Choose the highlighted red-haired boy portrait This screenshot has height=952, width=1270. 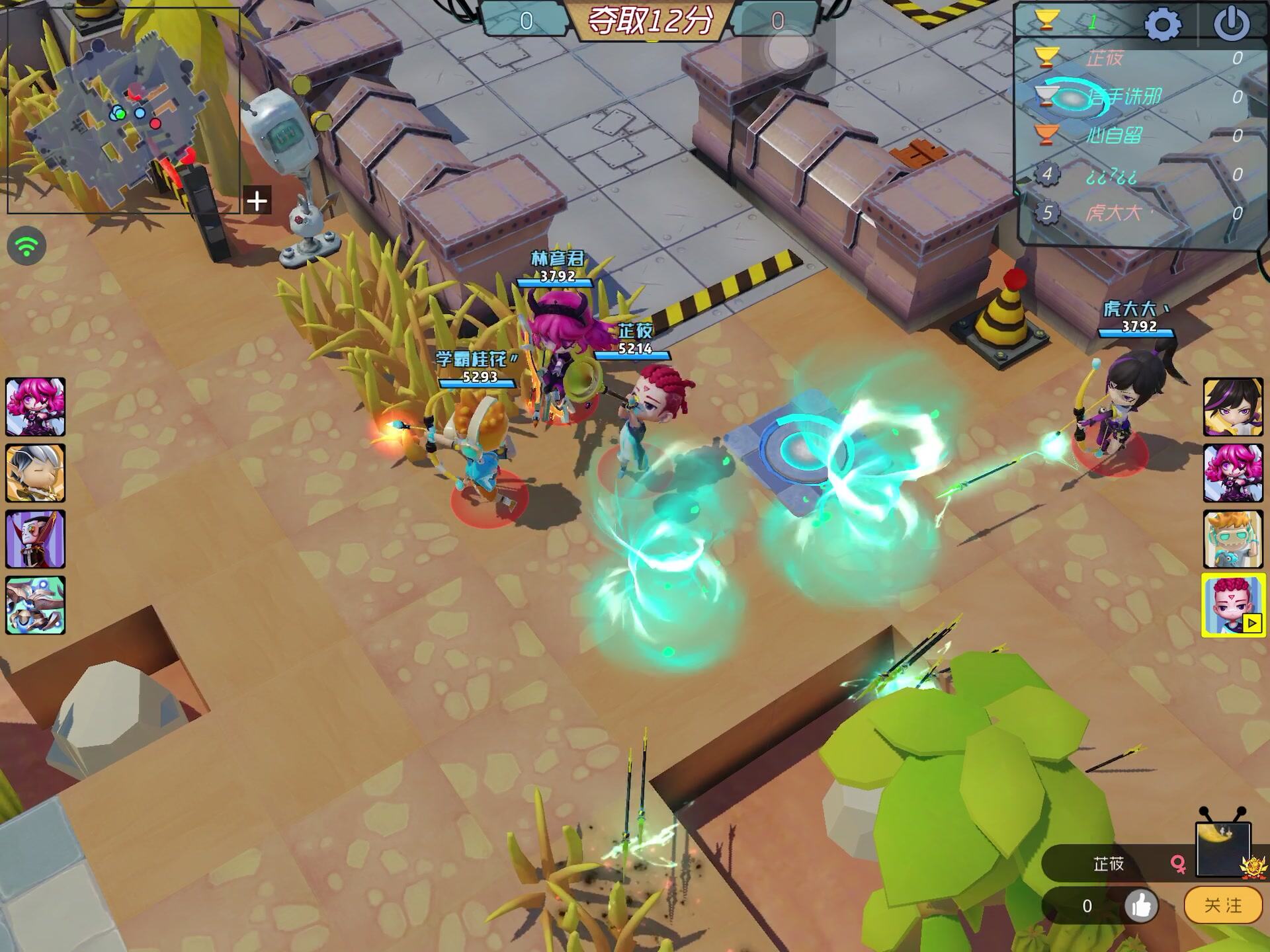[x=1233, y=605]
